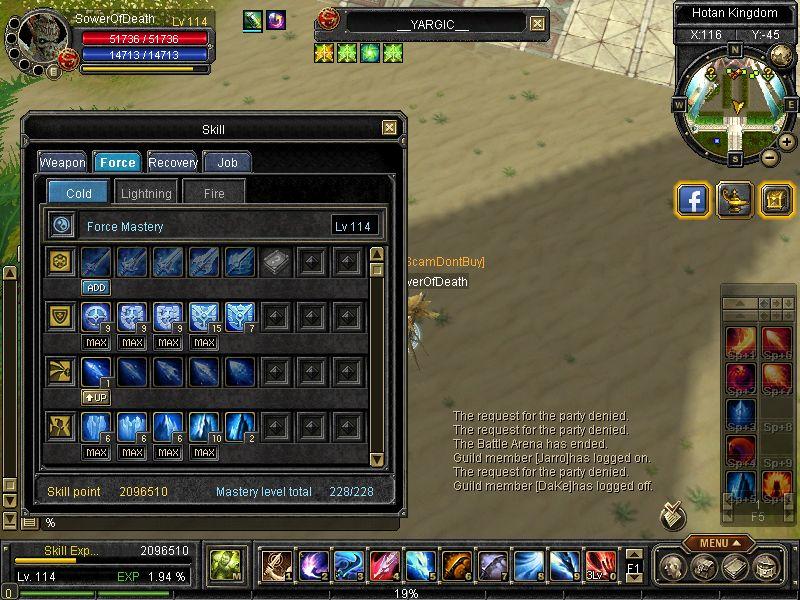The height and width of the screenshot is (600, 800).
Task: Select the Cold force tab
Action: [79, 193]
